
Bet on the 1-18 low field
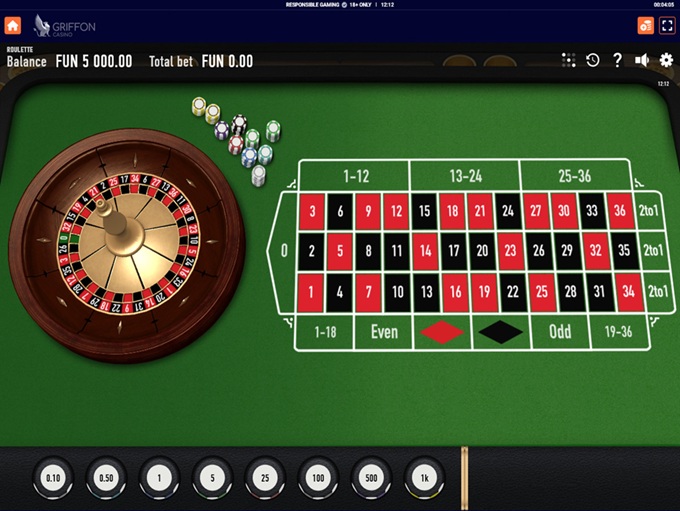[x=326, y=331]
